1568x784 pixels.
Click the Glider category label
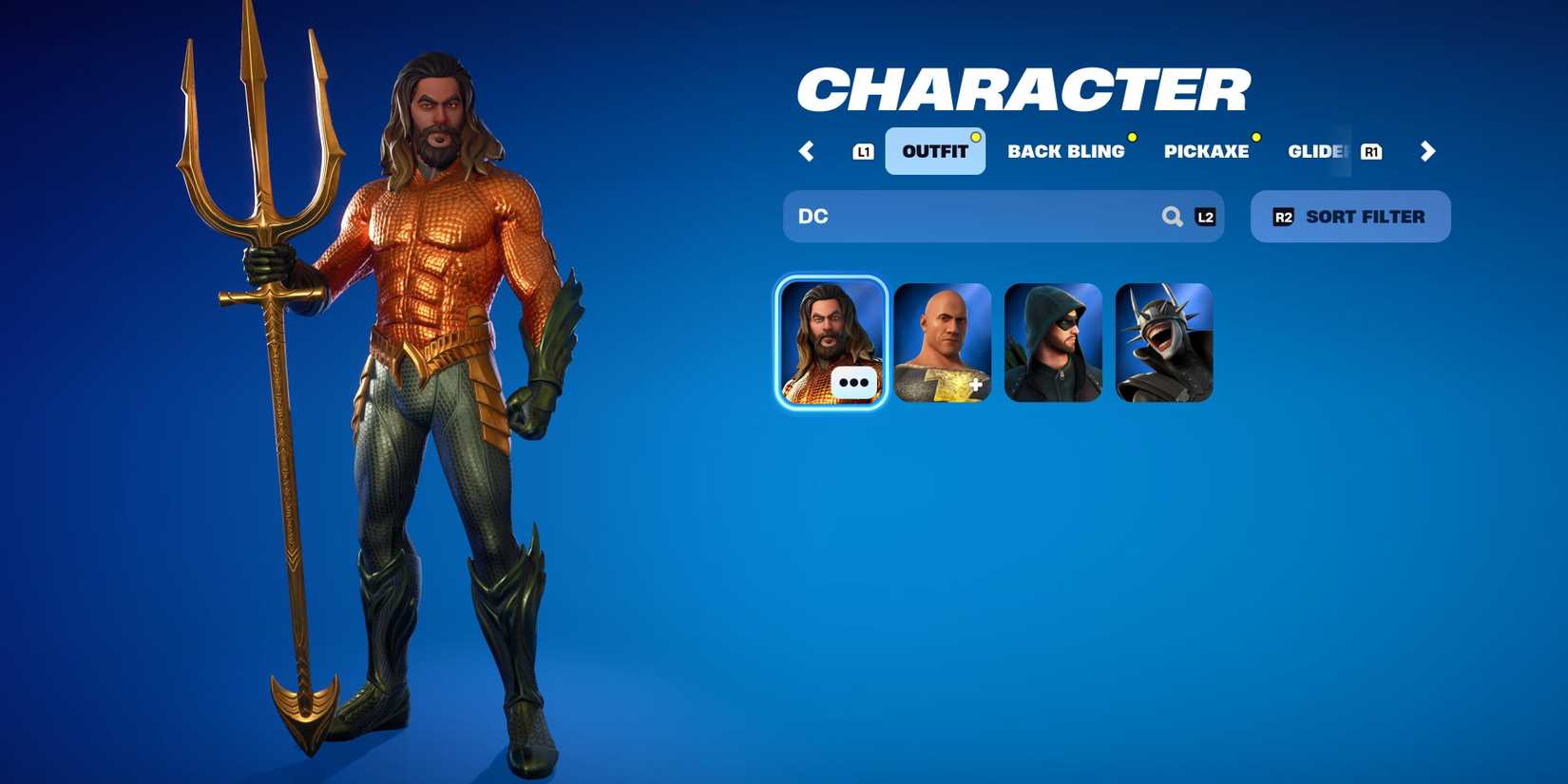pos(1318,151)
